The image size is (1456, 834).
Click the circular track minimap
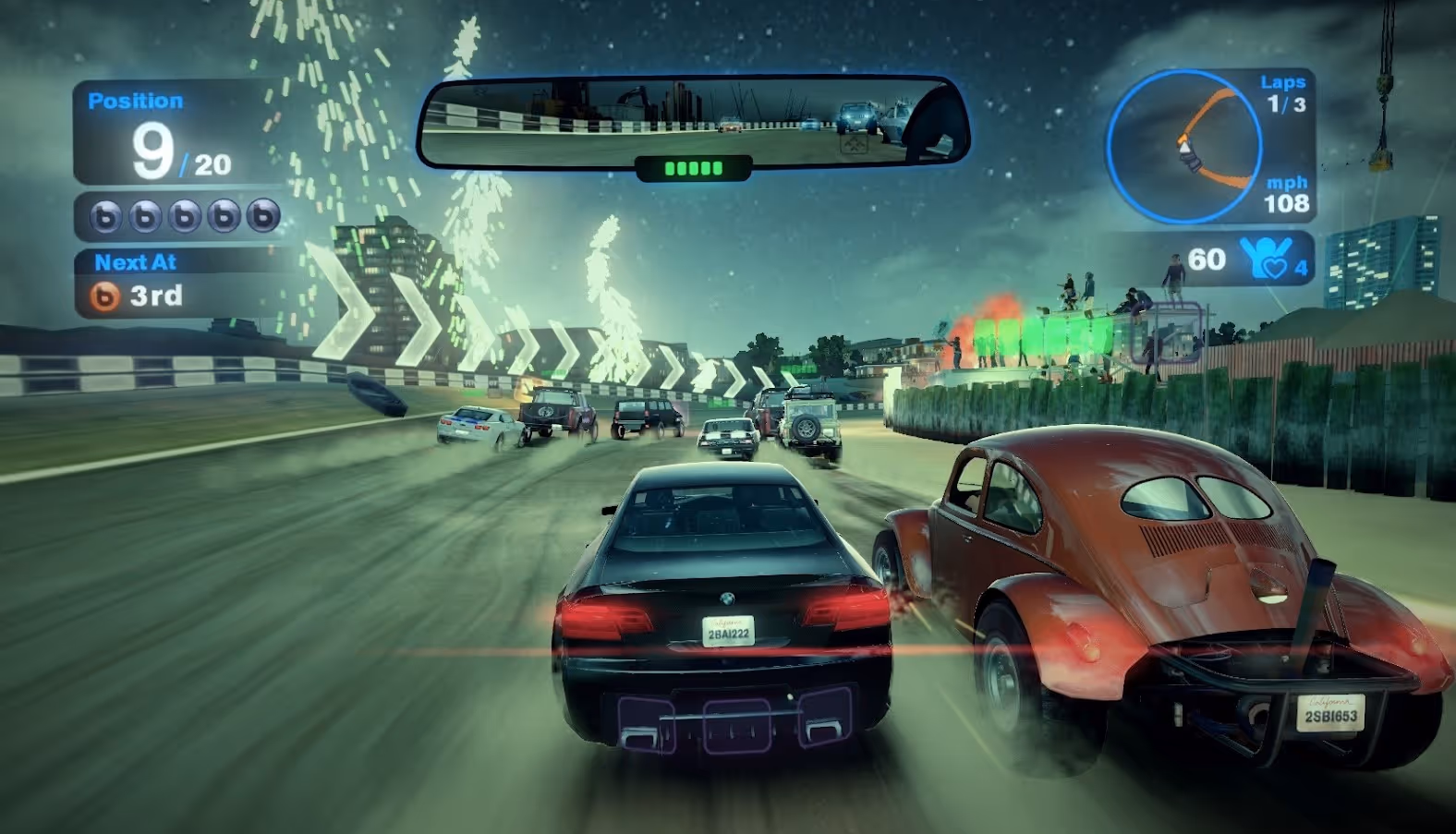1183,146
